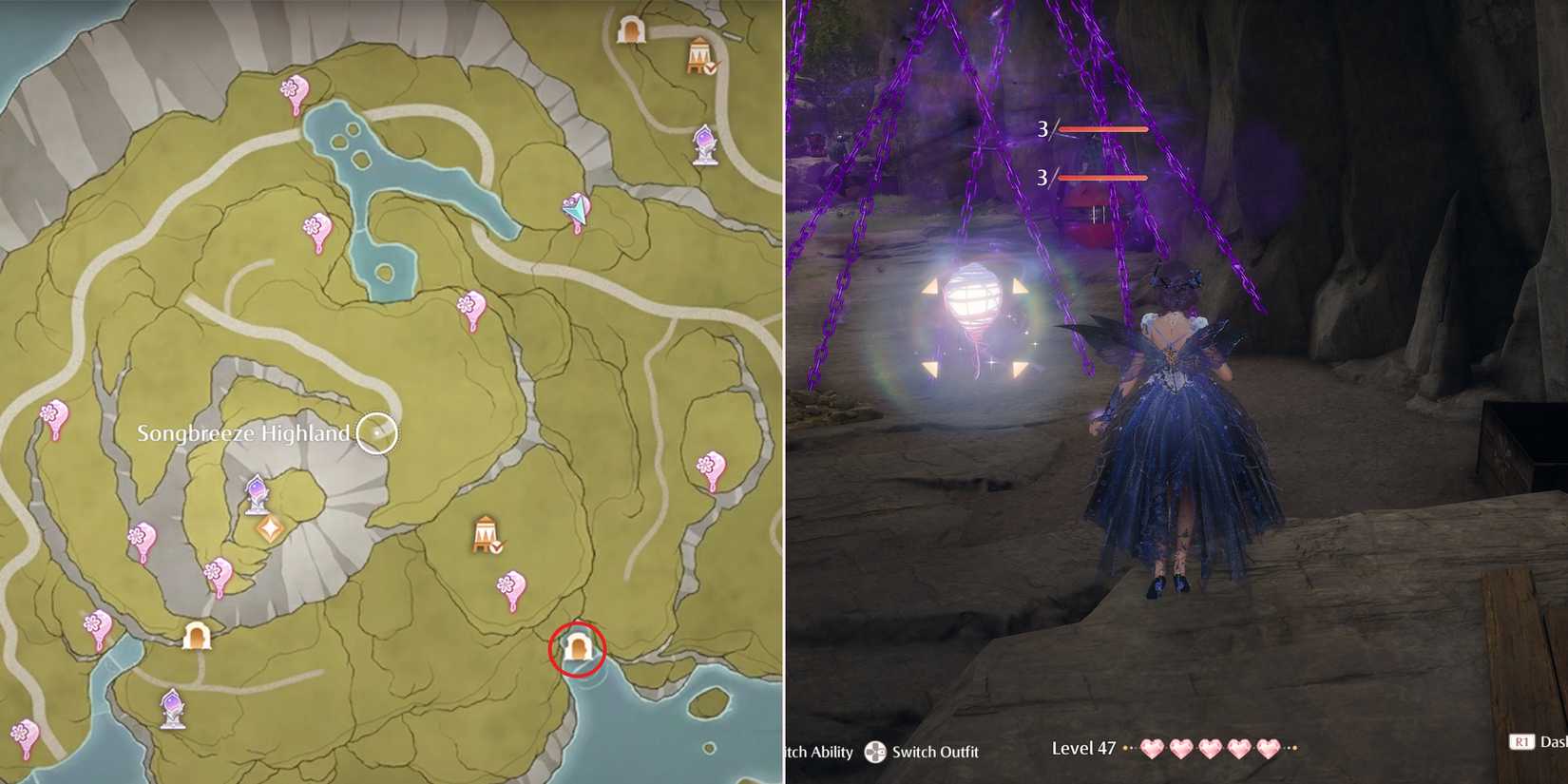
Task: Click the Level 47 text indicator
Action: coord(1083,748)
